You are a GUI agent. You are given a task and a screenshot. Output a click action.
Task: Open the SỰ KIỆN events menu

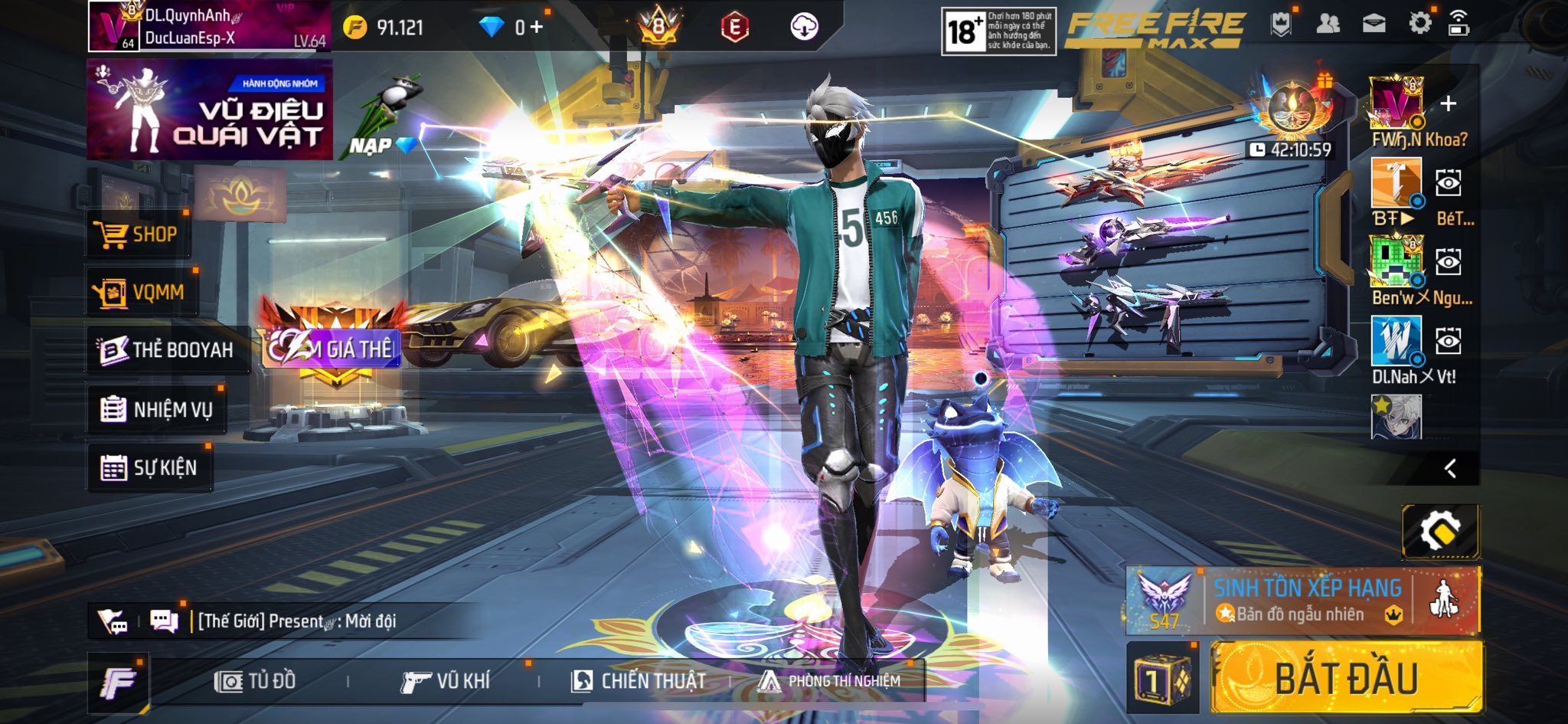click(x=149, y=467)
